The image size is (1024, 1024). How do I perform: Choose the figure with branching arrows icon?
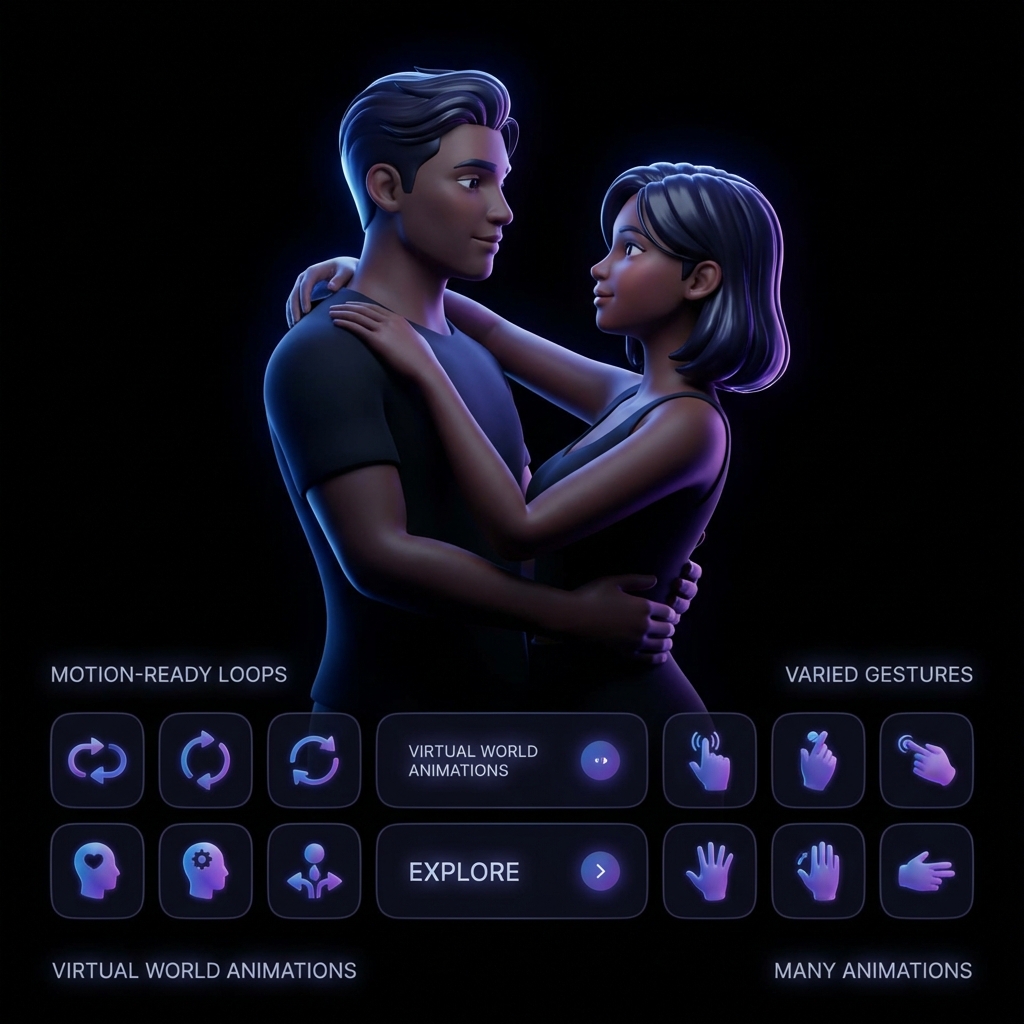(314, 871)
